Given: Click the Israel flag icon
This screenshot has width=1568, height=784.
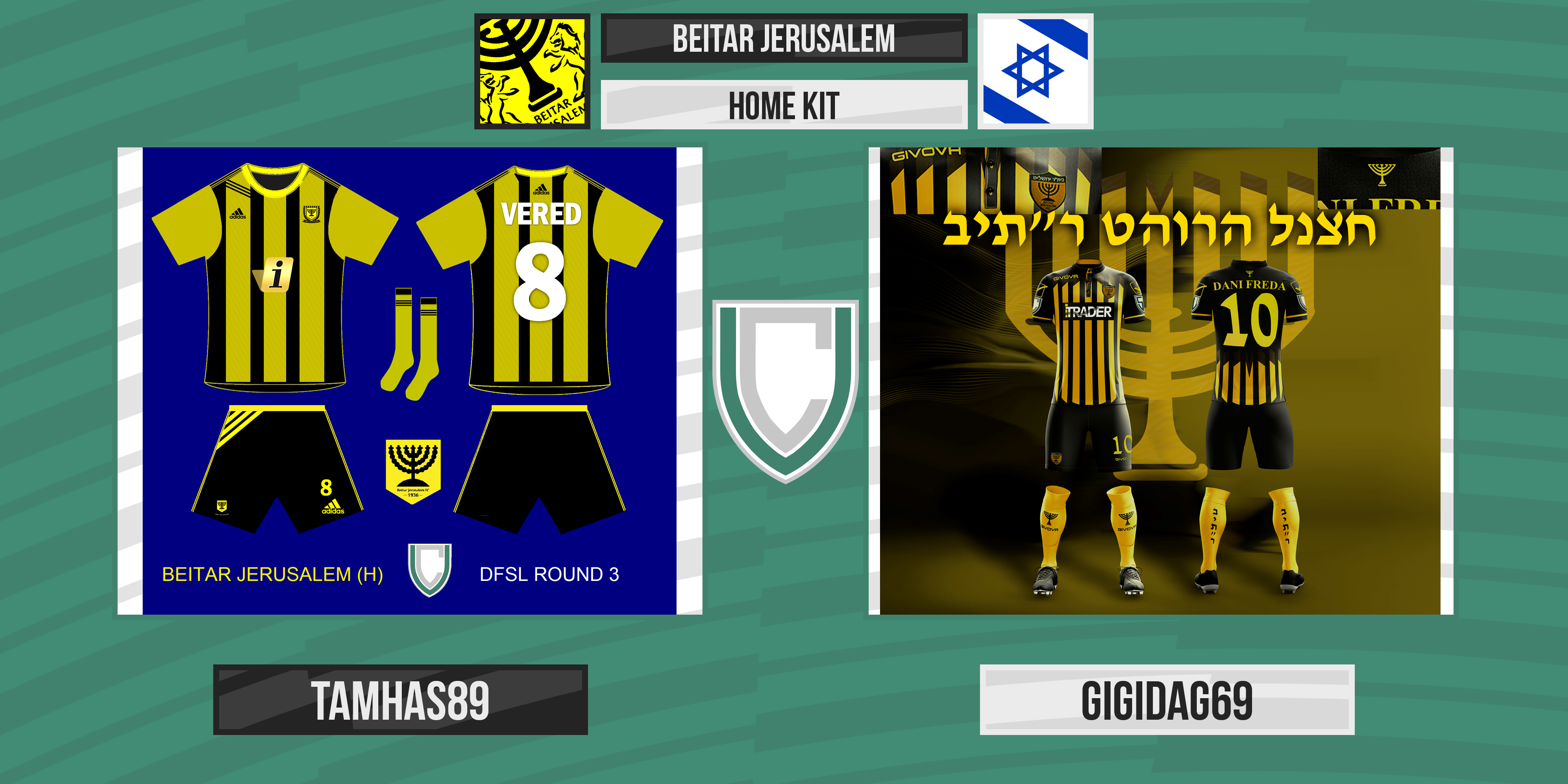Looking at the screenshot, I should click(x=1035, y=71).
